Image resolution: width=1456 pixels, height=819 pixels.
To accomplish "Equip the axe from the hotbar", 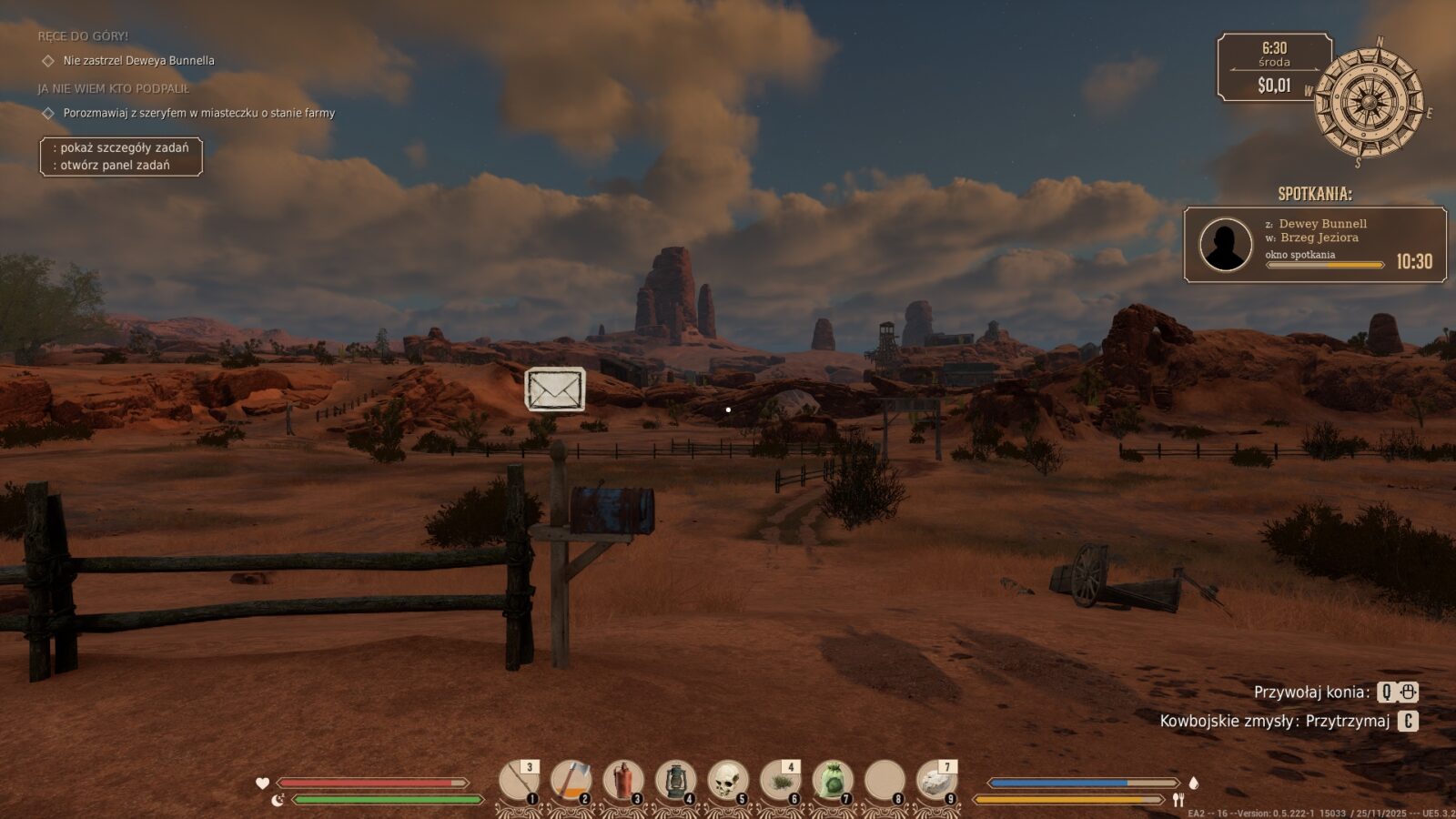I will tap(571, 781).
